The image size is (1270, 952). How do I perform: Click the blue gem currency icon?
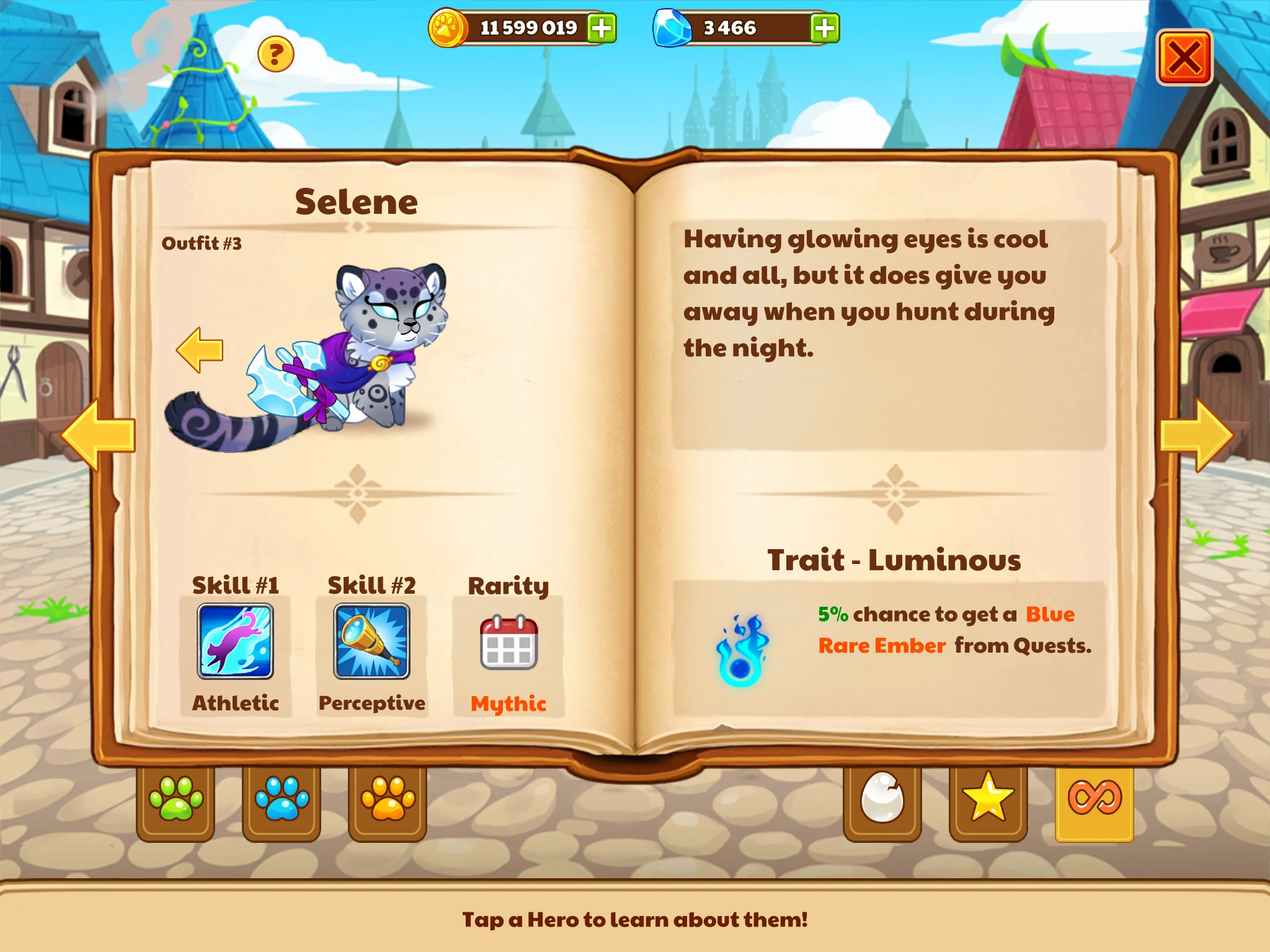pyautogui.click(x=671, y=27)
